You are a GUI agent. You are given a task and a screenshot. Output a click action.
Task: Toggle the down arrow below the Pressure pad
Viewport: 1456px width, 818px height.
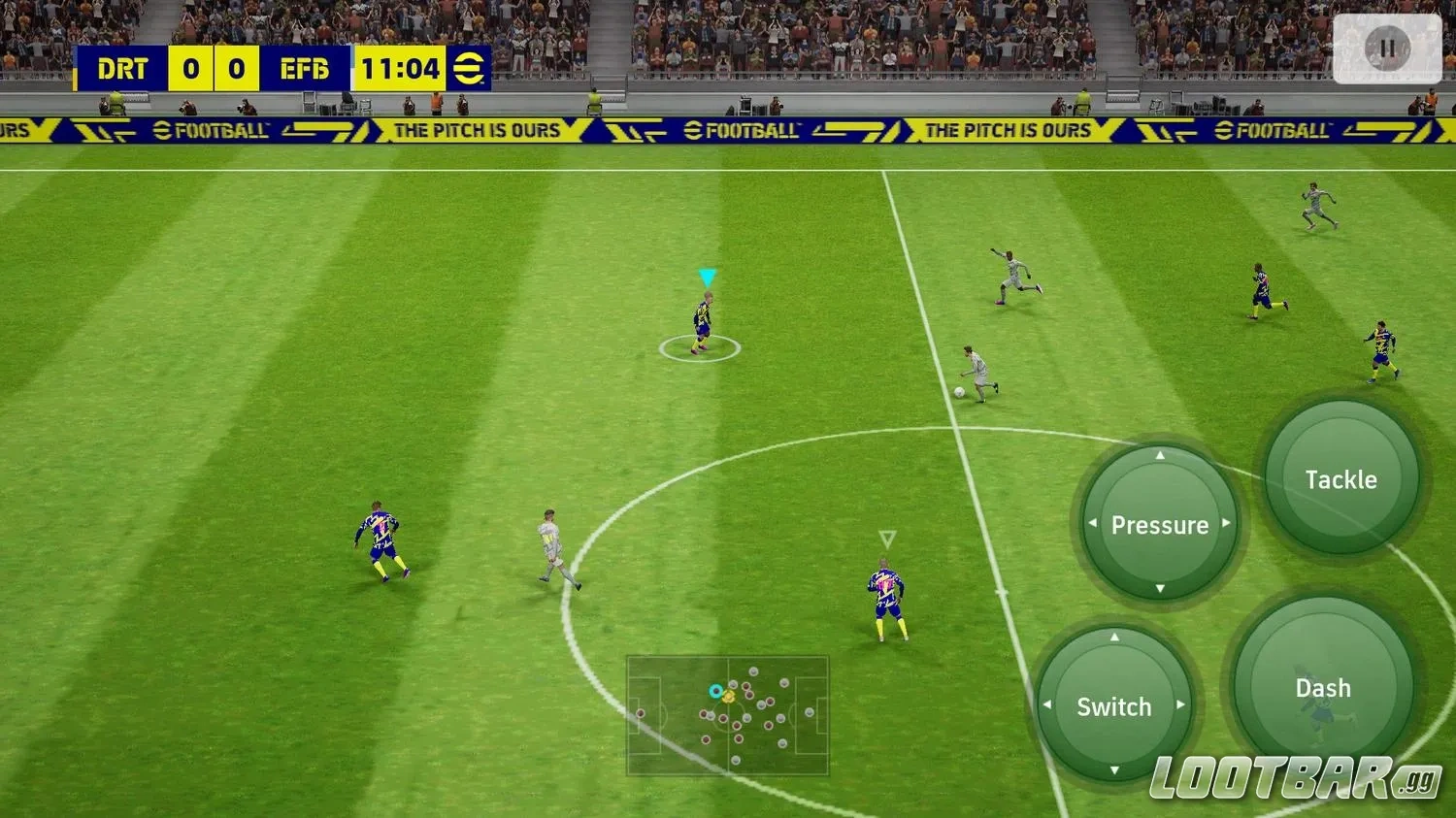tap(1158, 589)
